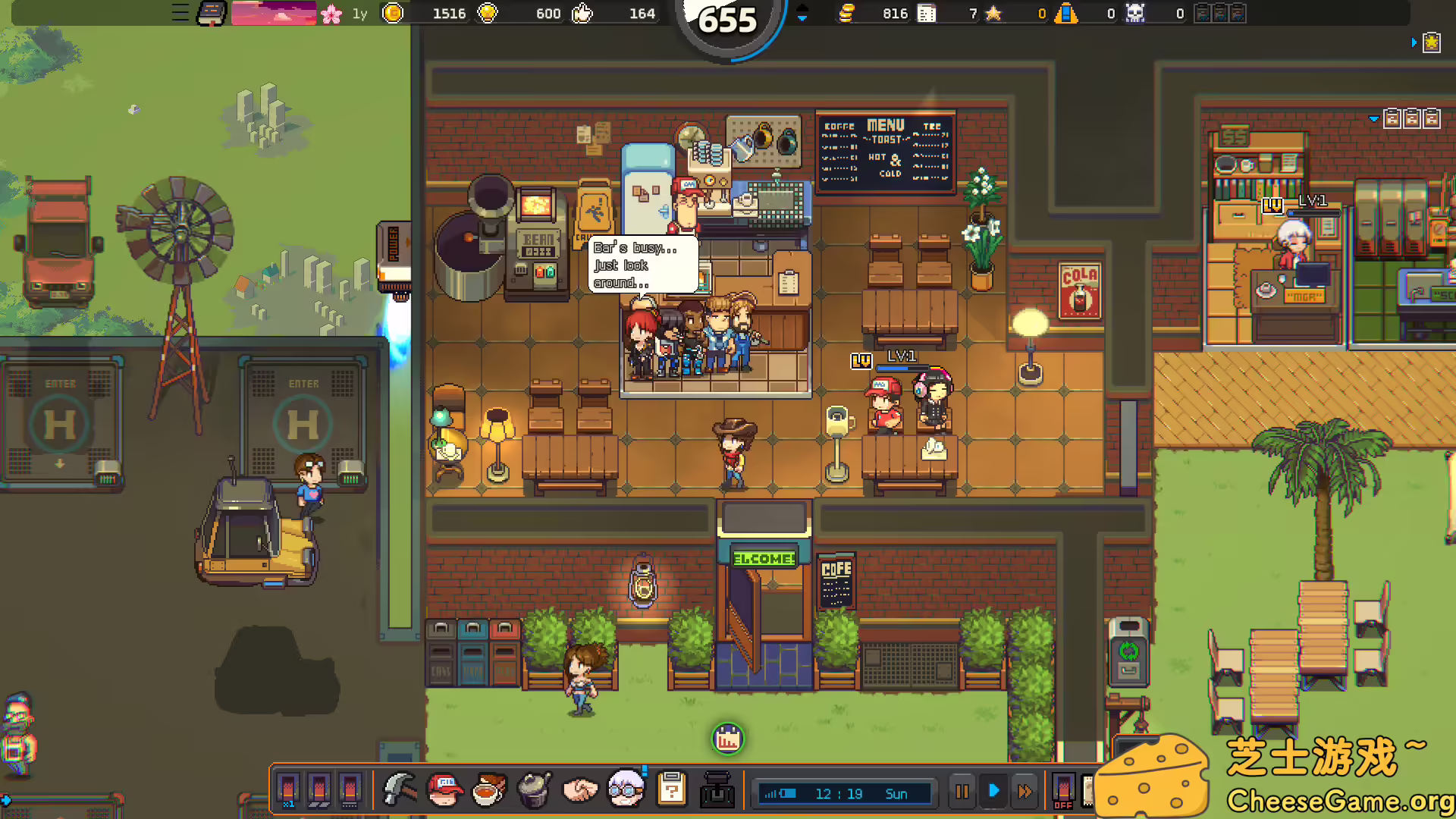Open the calendar icon below the cafe entrance
The image size is (1456, 819).
727,739
